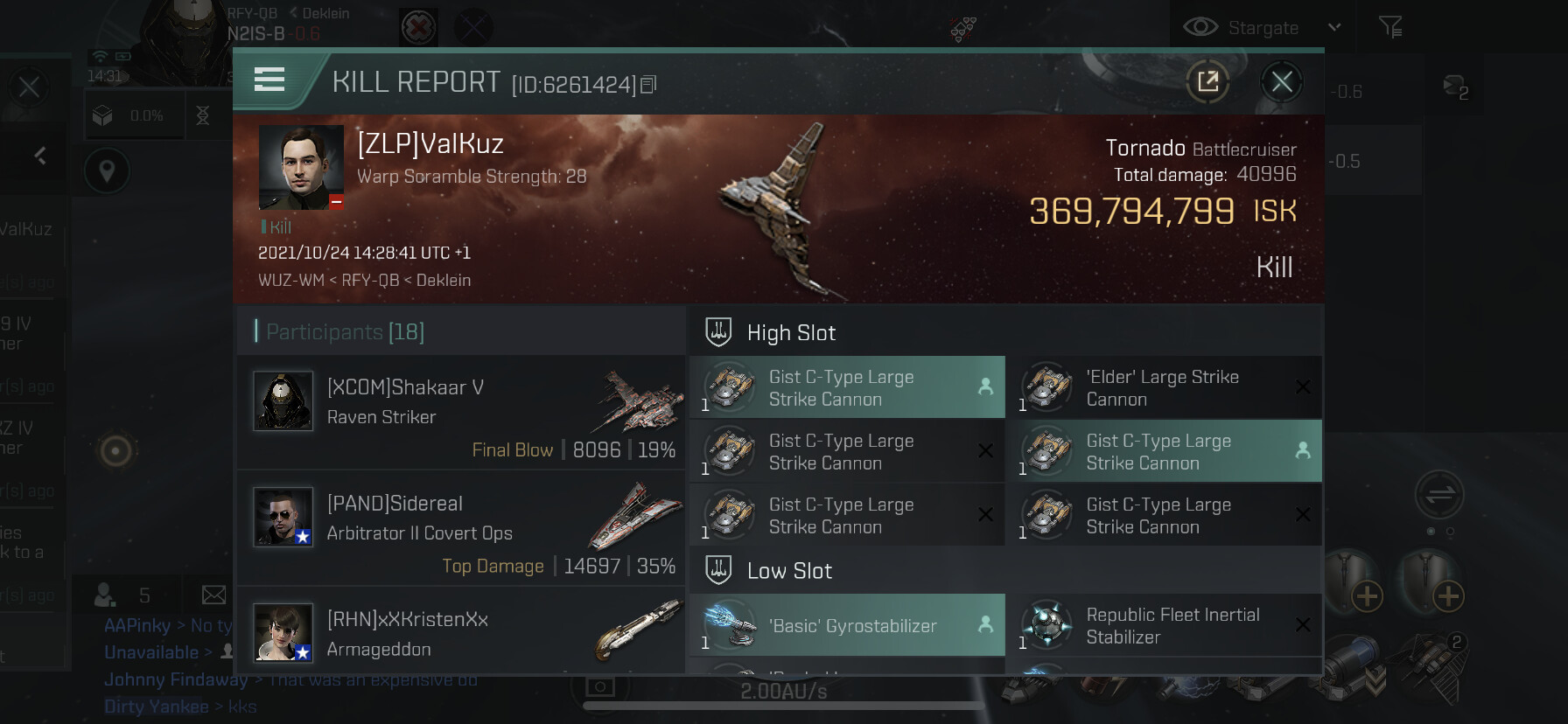The image size is (1568, 724).
Task: Select the 'Elder' Large Strike Cannon slot
Action: coord(1165,388)
